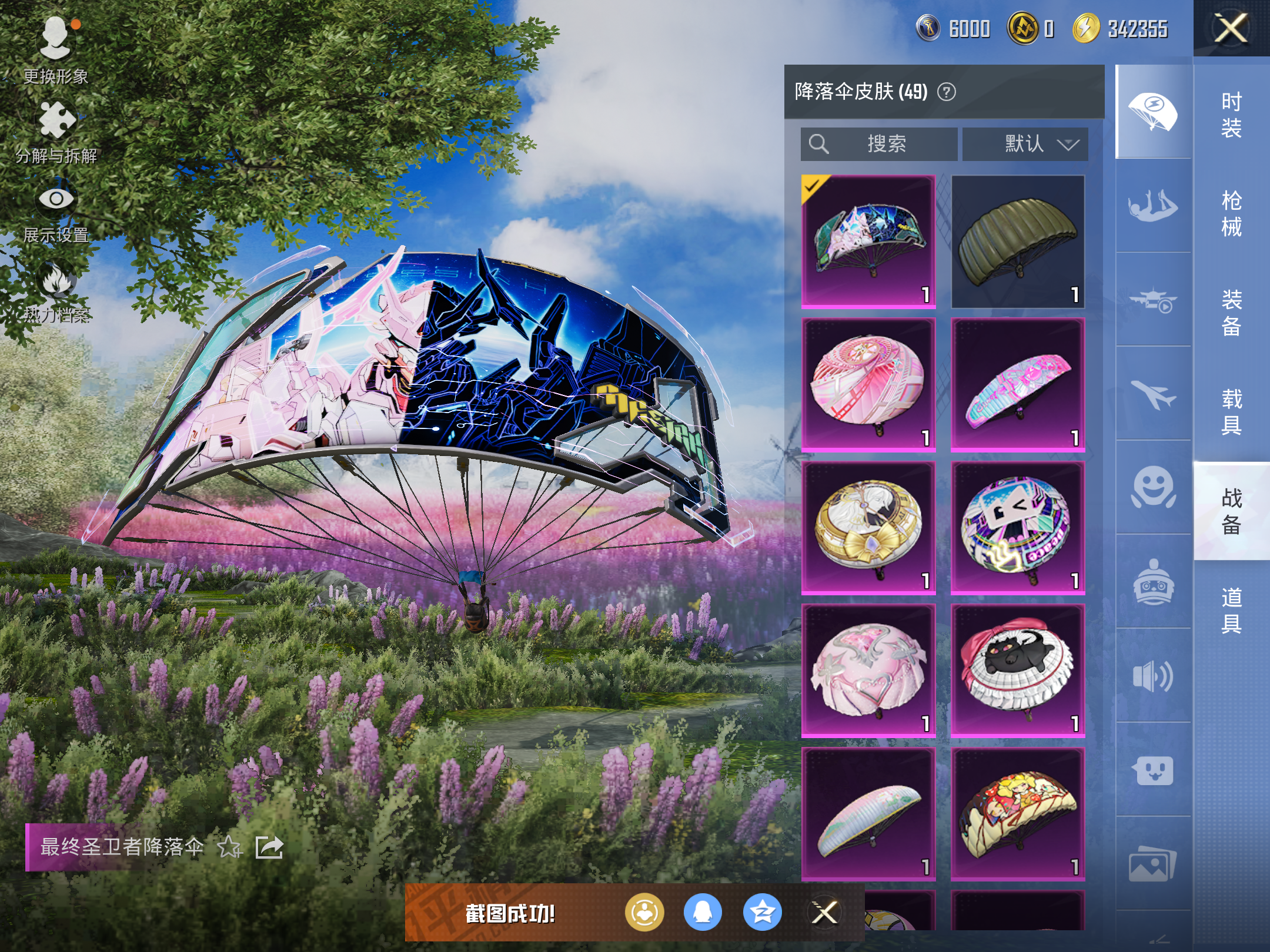Dismiss the 截图成功 screenshot banner
This screenshot has width=1270, height=952.
[x=824, y=913]
